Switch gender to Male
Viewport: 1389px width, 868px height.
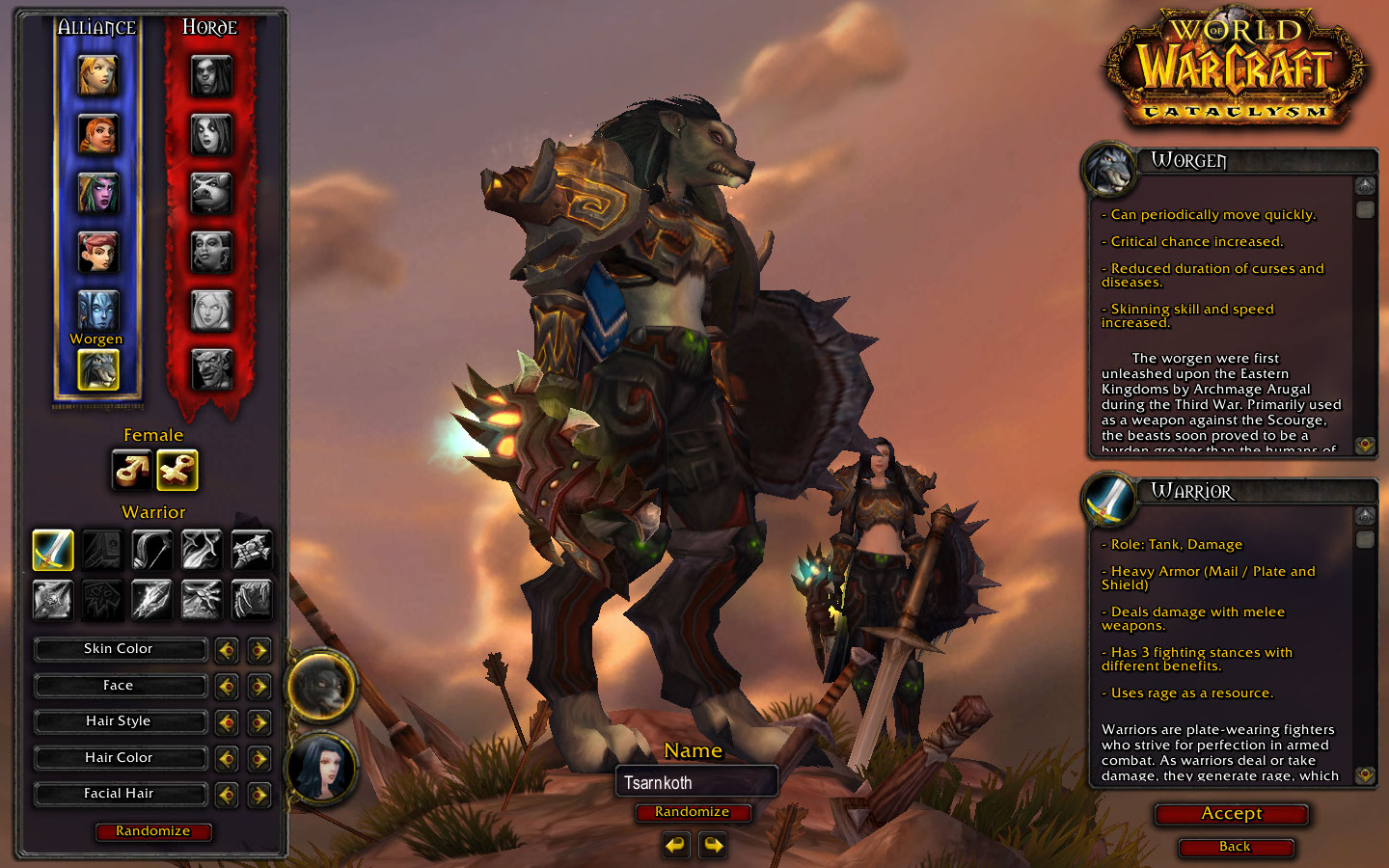131,471
